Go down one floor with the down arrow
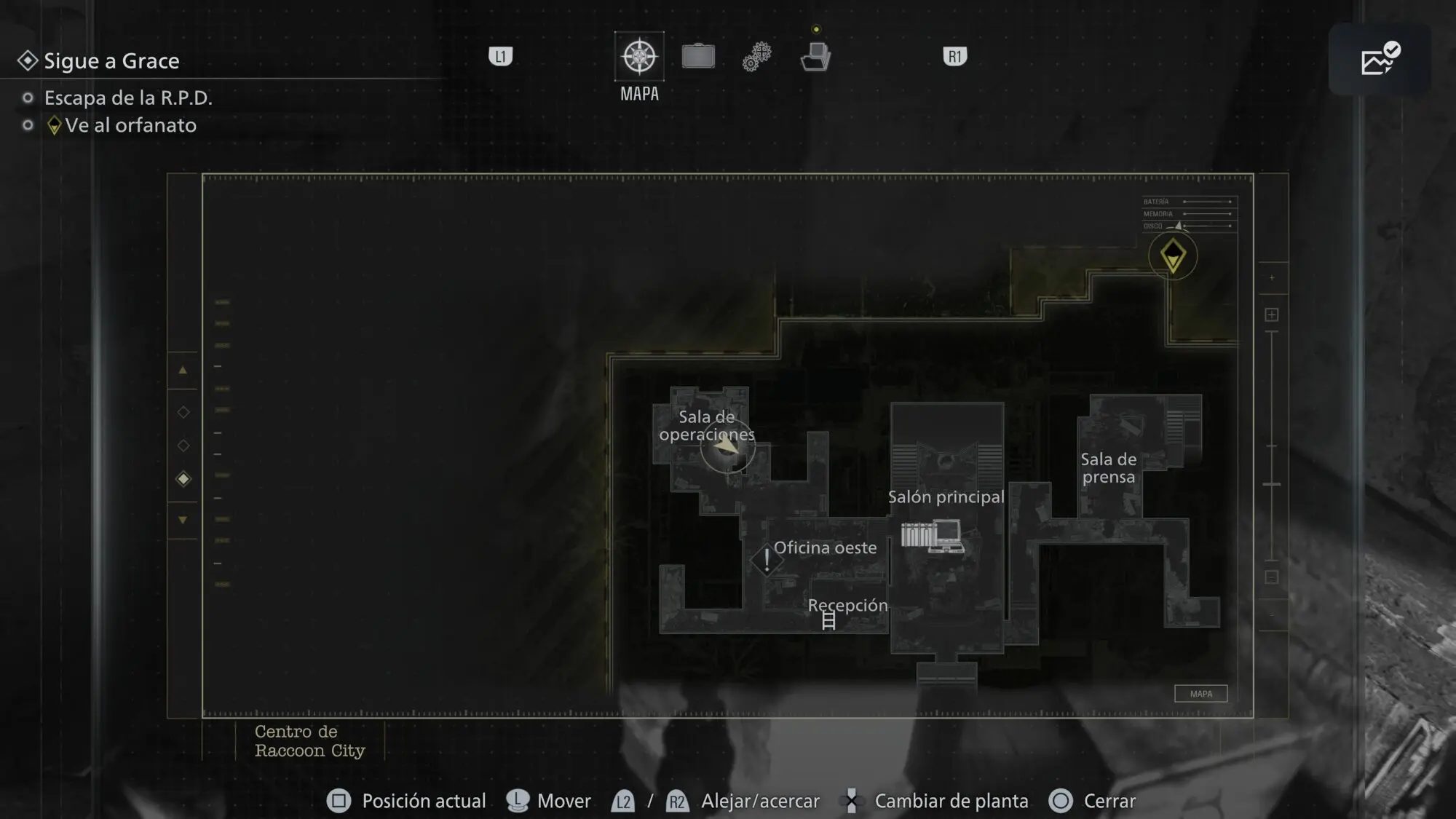The height and width of the screenshot is (819, 1456). (183, 520)
